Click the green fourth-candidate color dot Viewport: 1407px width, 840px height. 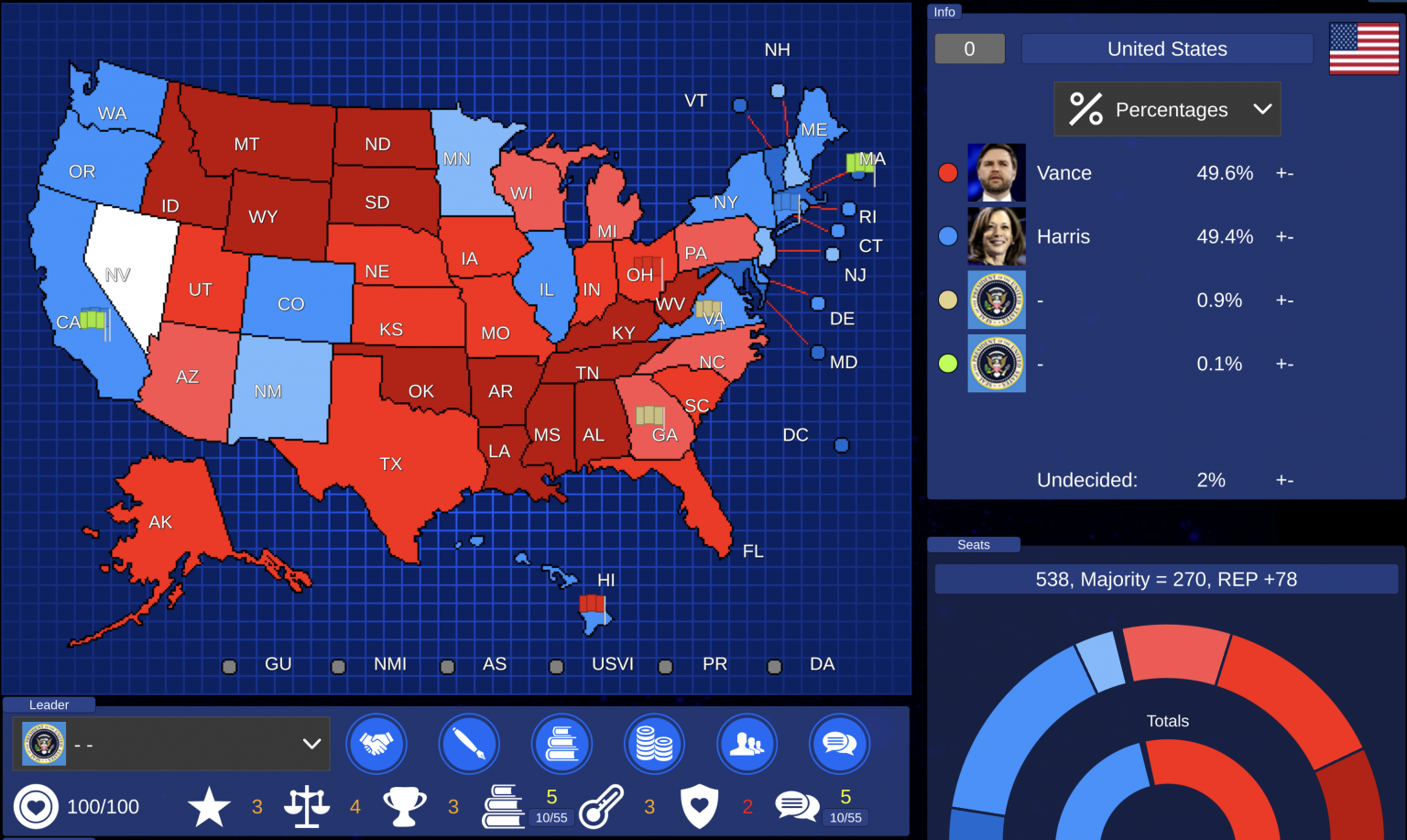click(948, 363)
